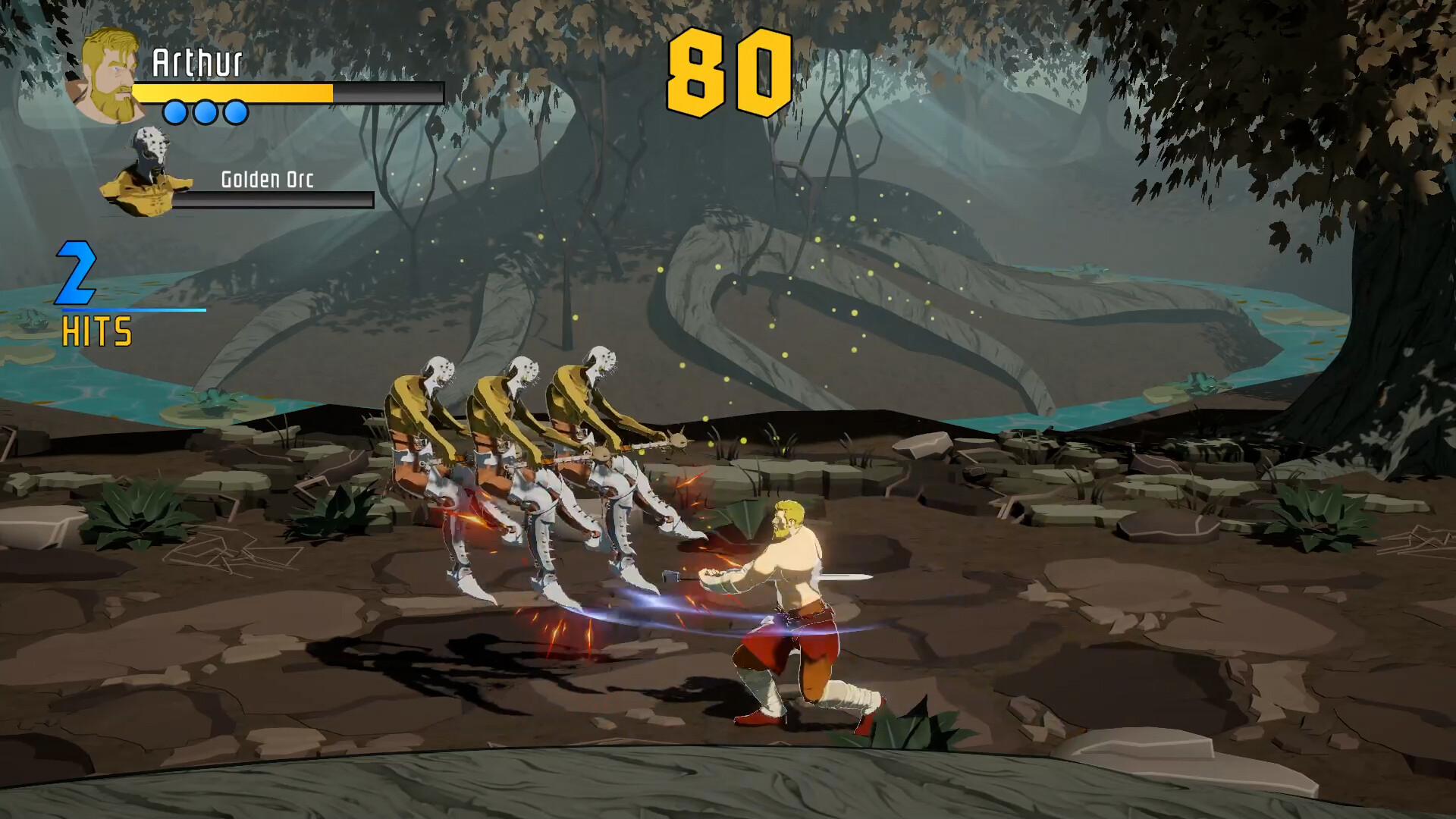
Task: Toggle the Golden Orc health bar
Action: 277,201
